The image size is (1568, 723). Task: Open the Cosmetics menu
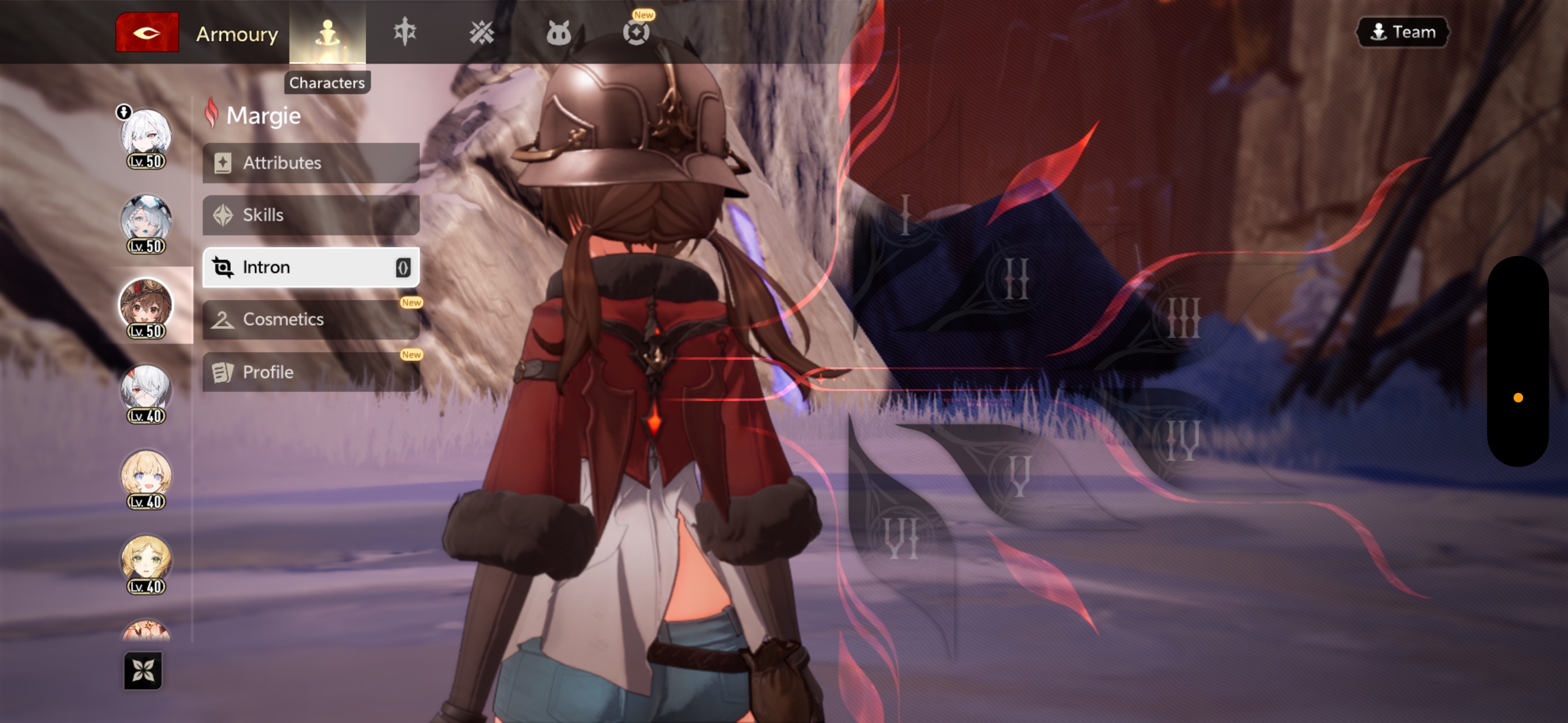click(311, 319)
